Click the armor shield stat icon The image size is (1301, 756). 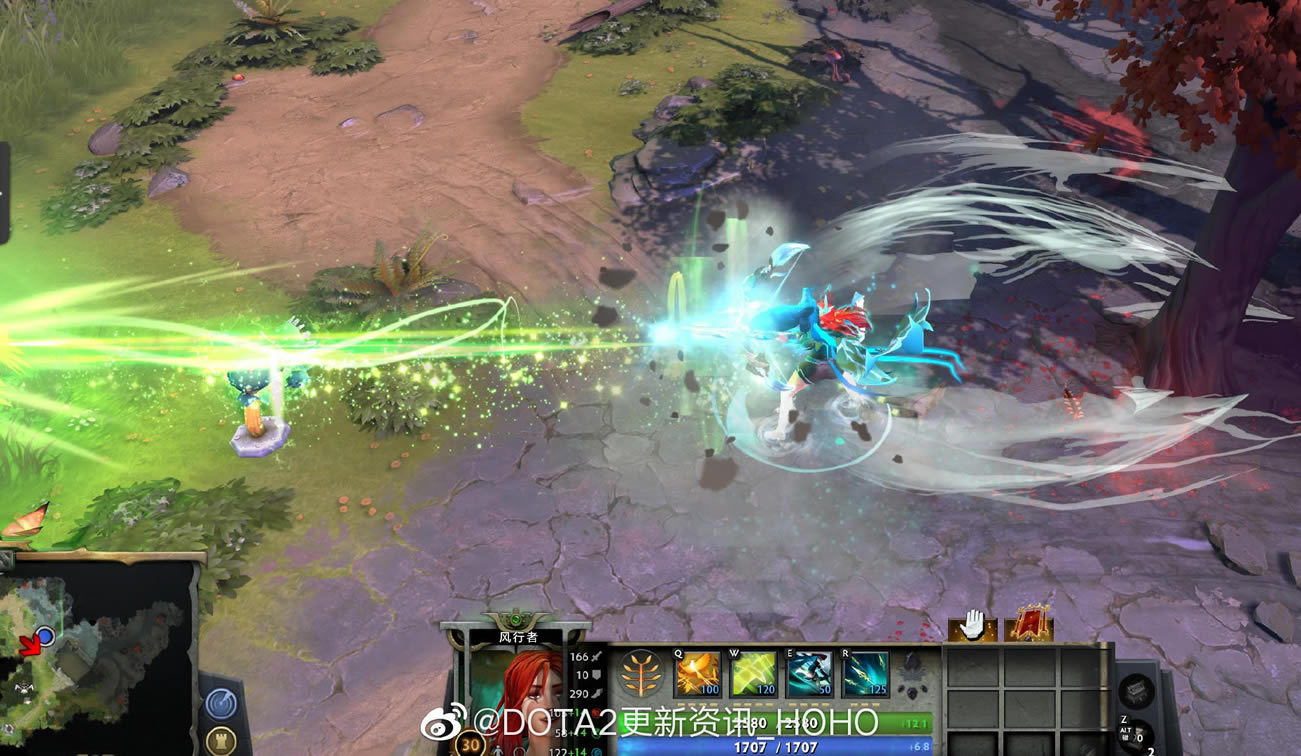[x=594, y=673]
